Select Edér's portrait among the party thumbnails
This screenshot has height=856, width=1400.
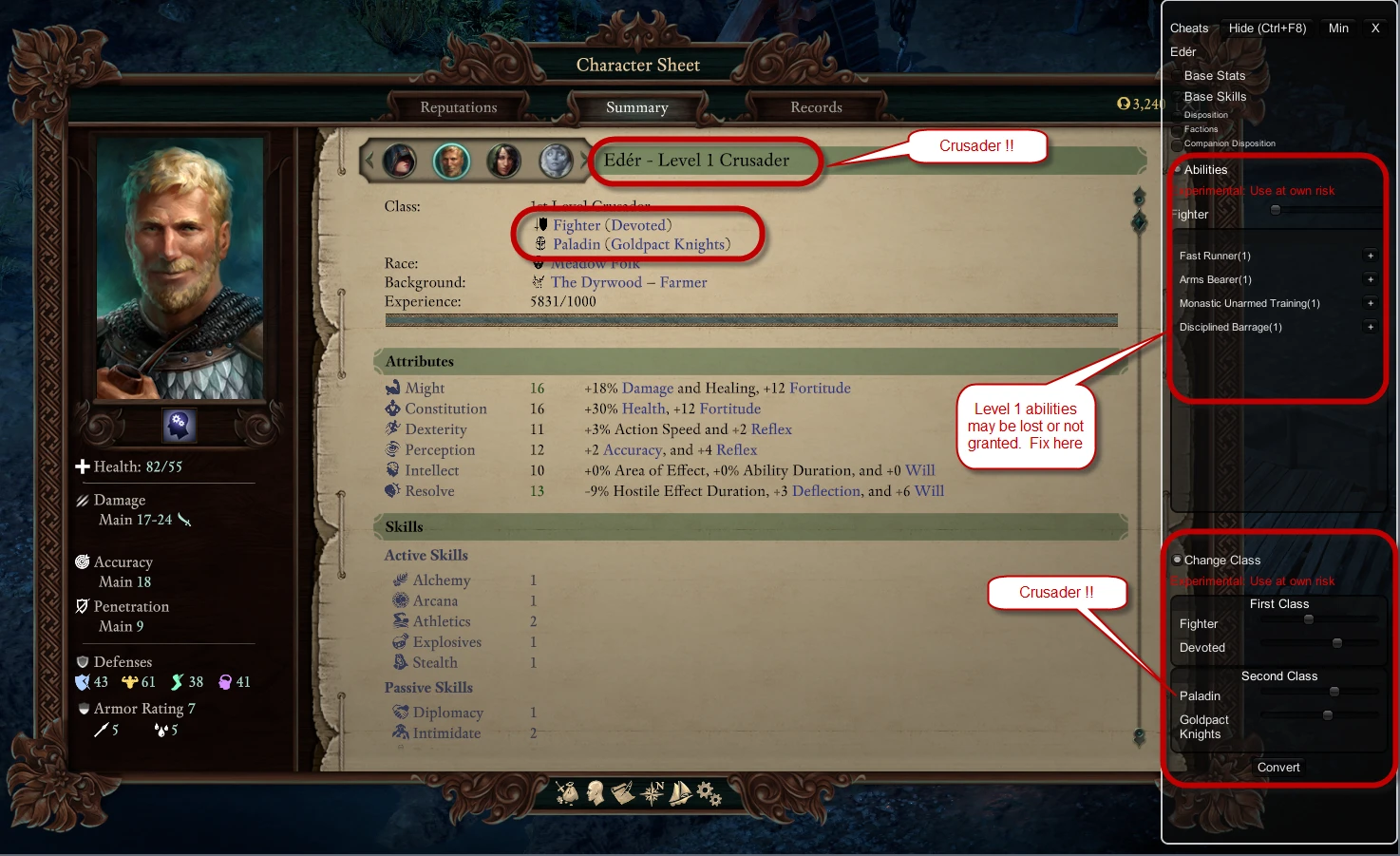(x=451, y=162)
